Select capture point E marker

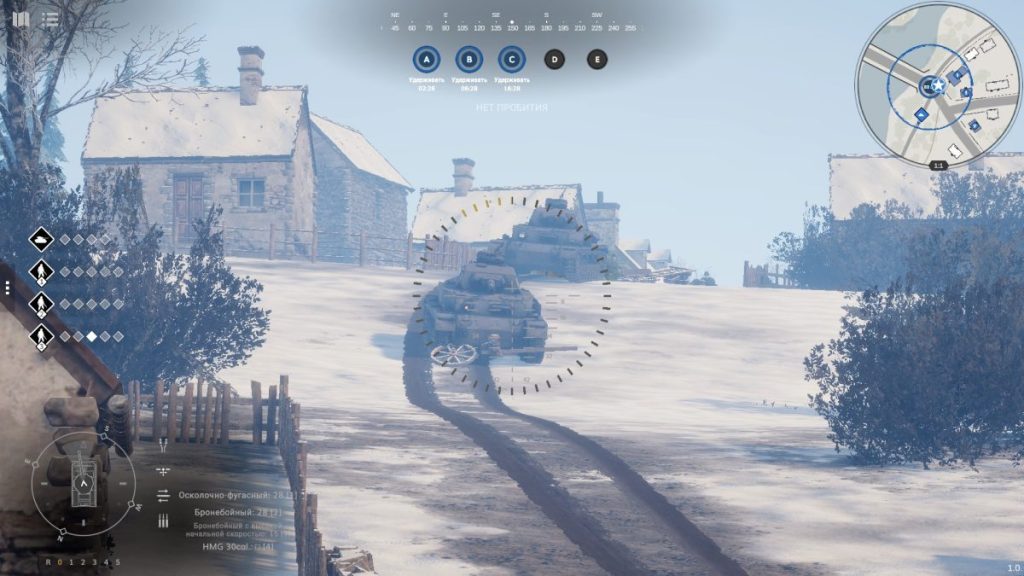coord(597,59)
